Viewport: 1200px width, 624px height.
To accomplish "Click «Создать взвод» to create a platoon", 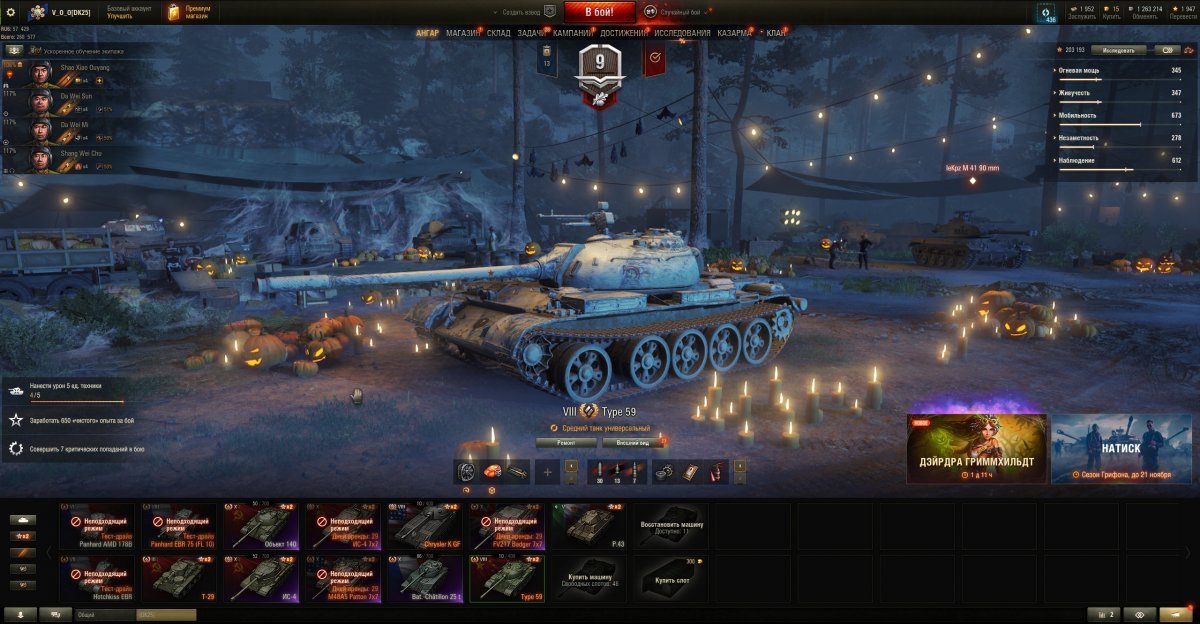I will (x=523, y=12).
